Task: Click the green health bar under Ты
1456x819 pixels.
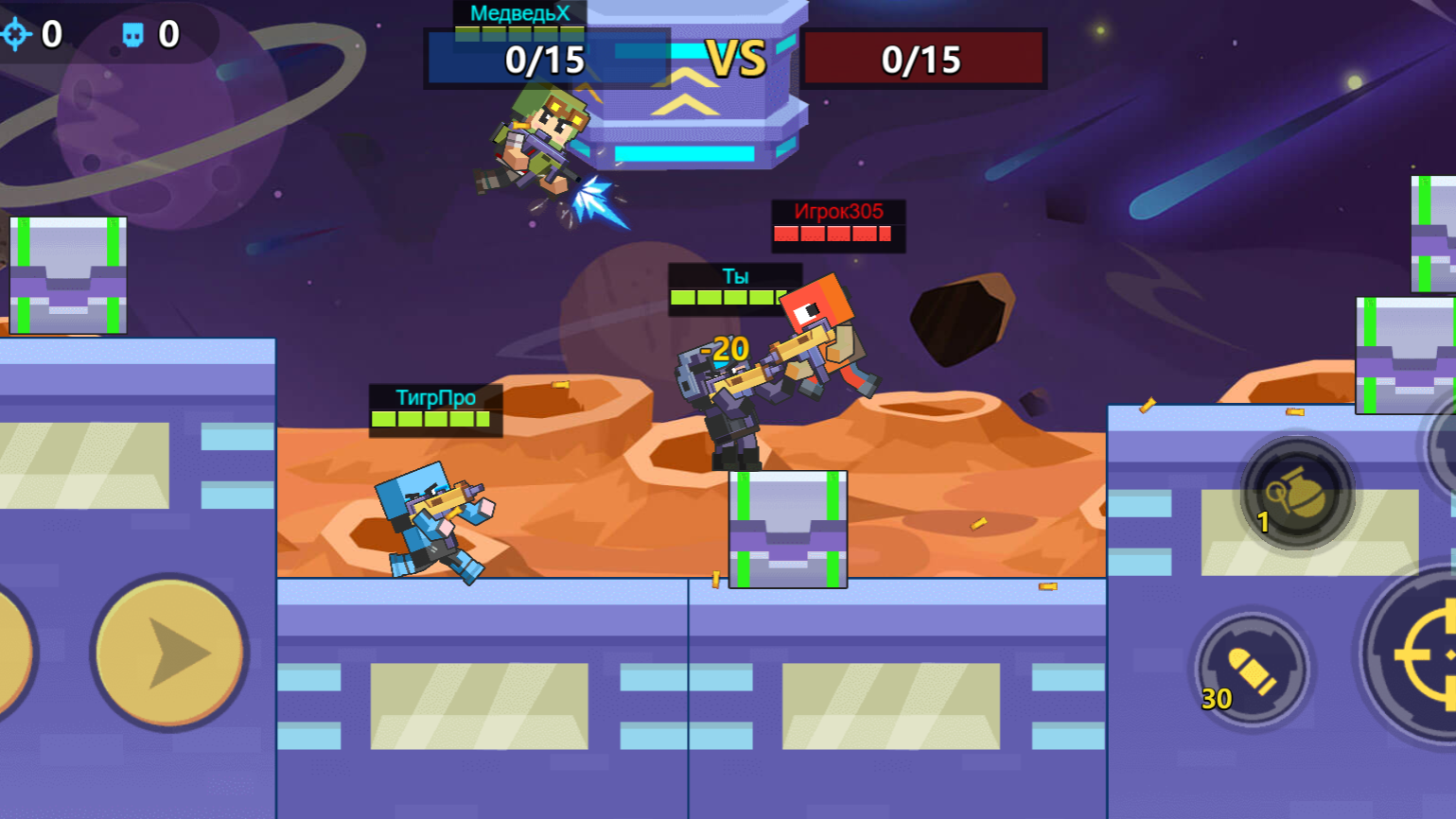Action: click(728, 296)
